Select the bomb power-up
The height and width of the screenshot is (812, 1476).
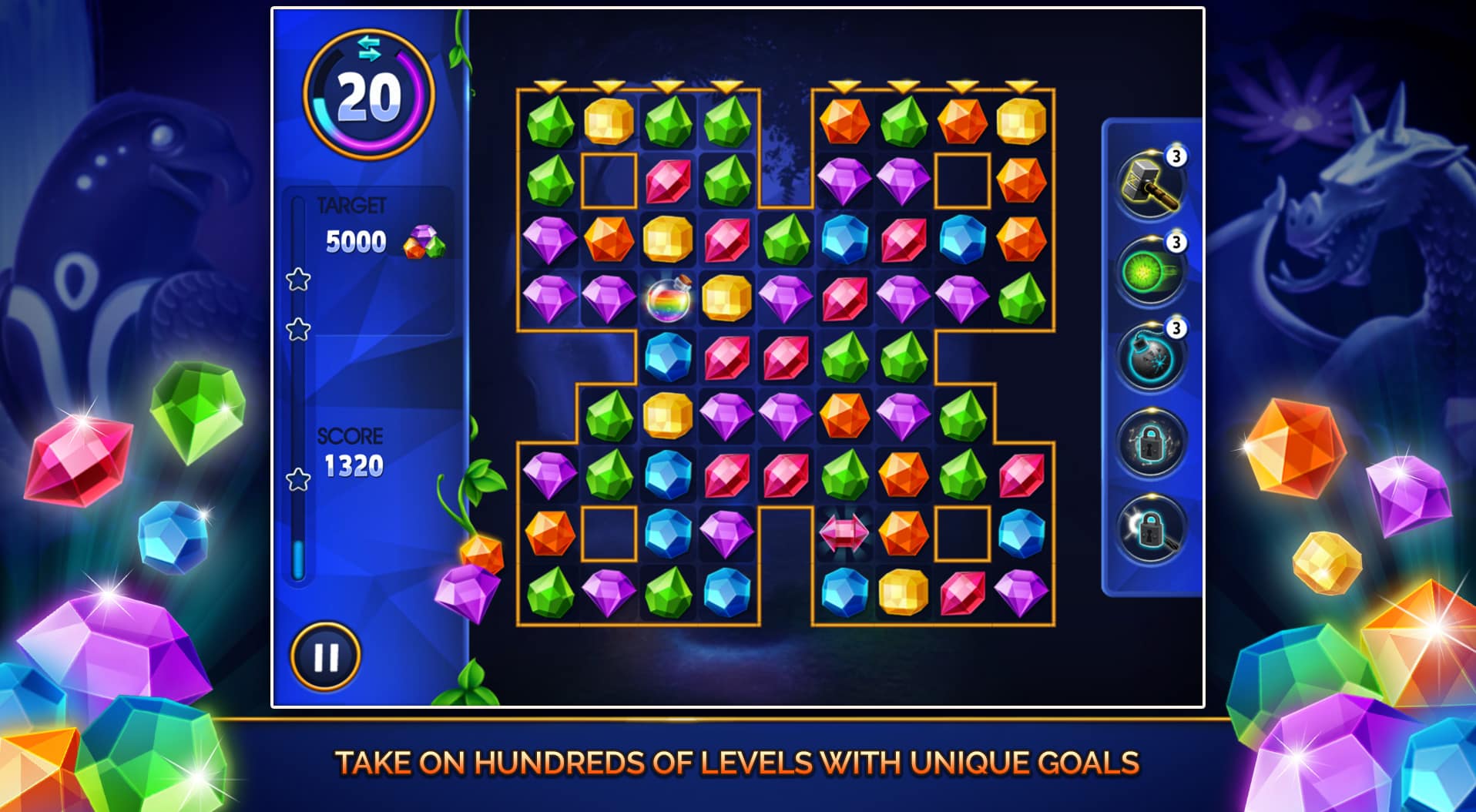1149,357
